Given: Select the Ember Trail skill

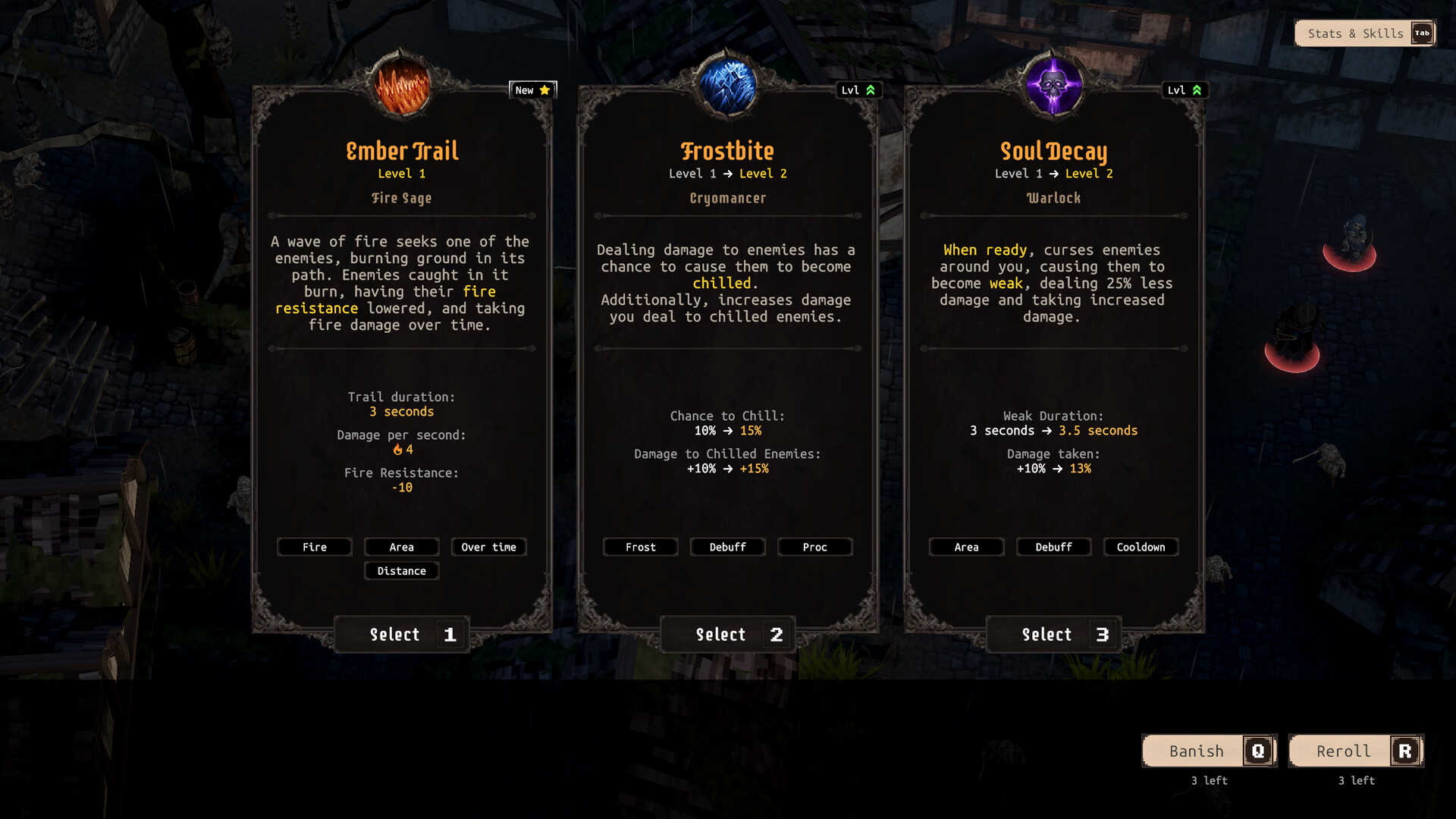Looking at the screenshot, I should (401, 635).
